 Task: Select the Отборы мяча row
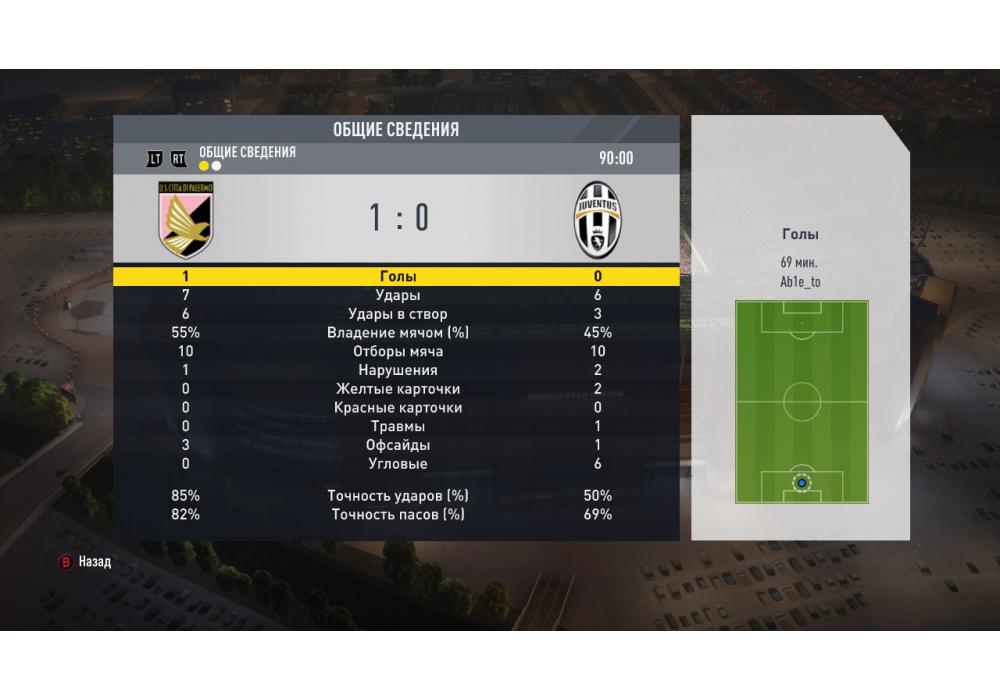point(397,351)
